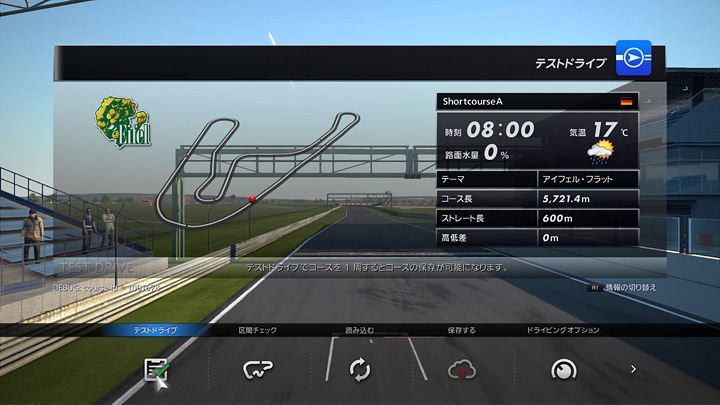Click the blue test drive header icon
This screenshot has width=720, height=405.
click(x=633, y=61)
